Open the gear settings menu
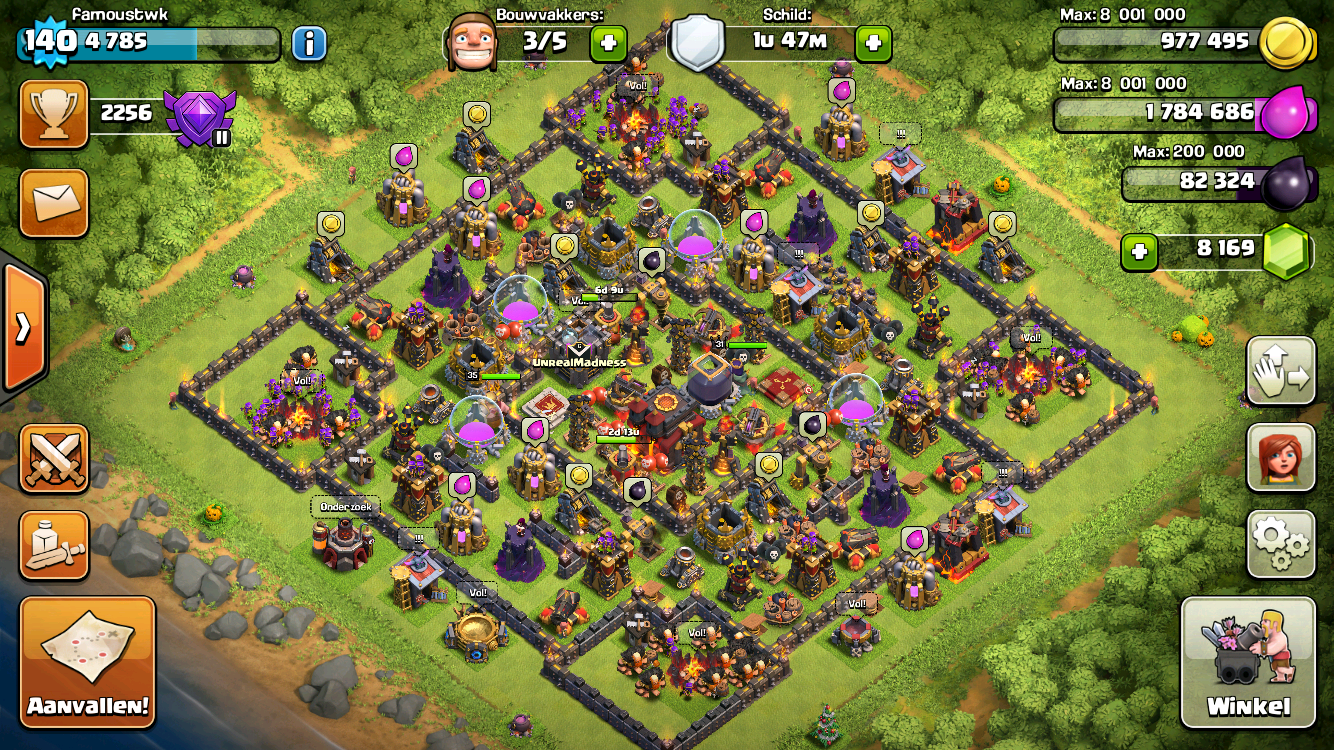The width and height of the screenshot is (1334, 750). point(1281,544)
